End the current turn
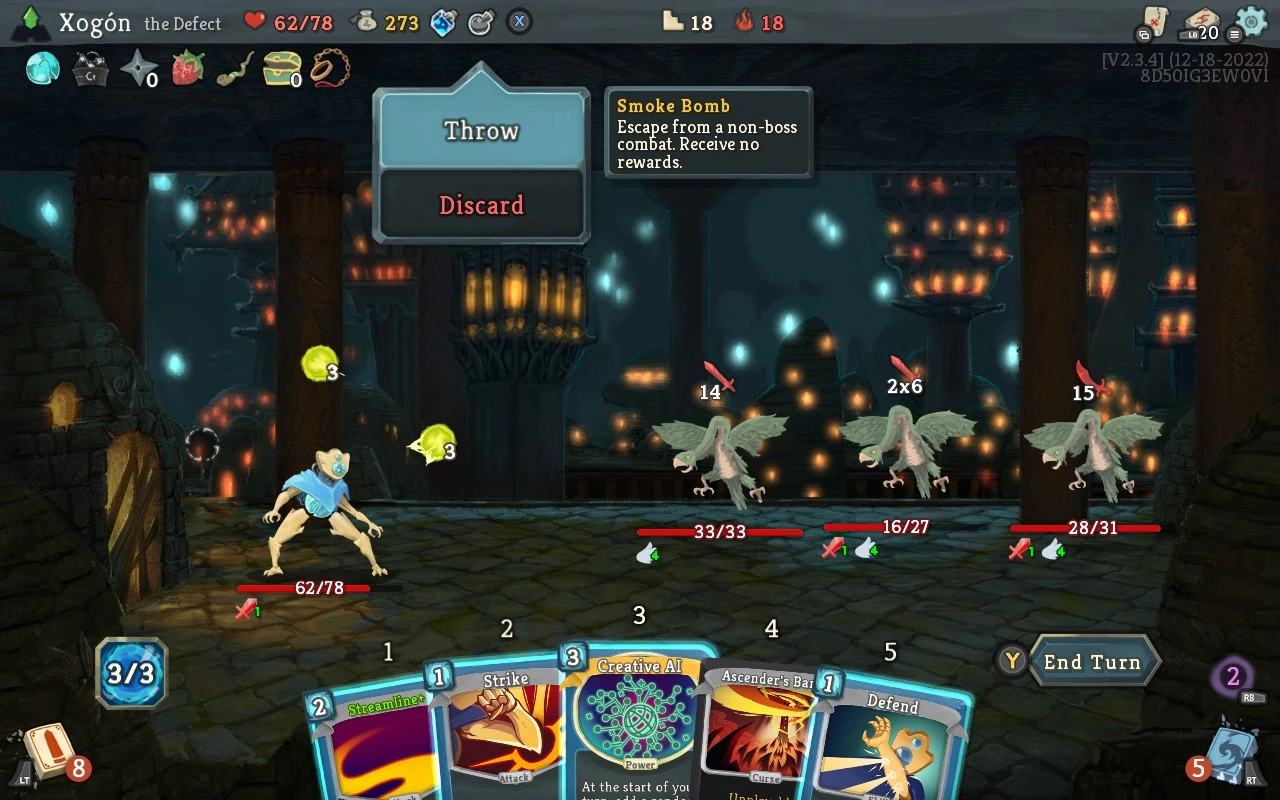The width and height of the screenshot is (1280, 800). tap(1092, 662)
